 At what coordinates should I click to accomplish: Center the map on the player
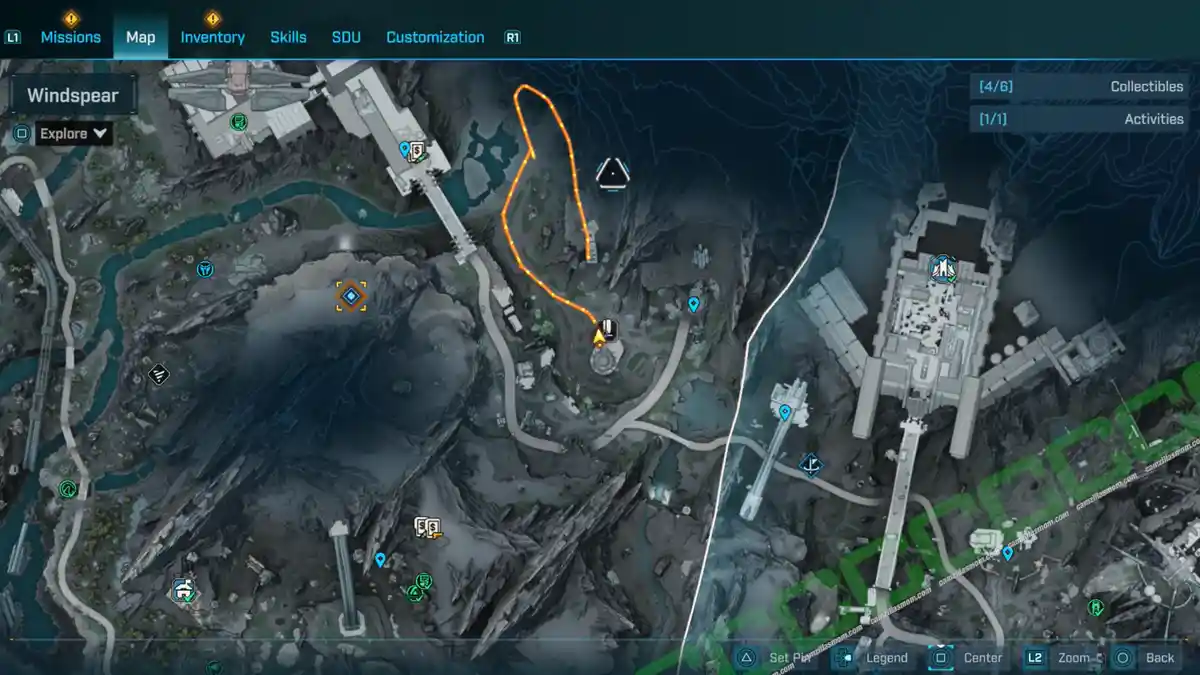(968, 658)
